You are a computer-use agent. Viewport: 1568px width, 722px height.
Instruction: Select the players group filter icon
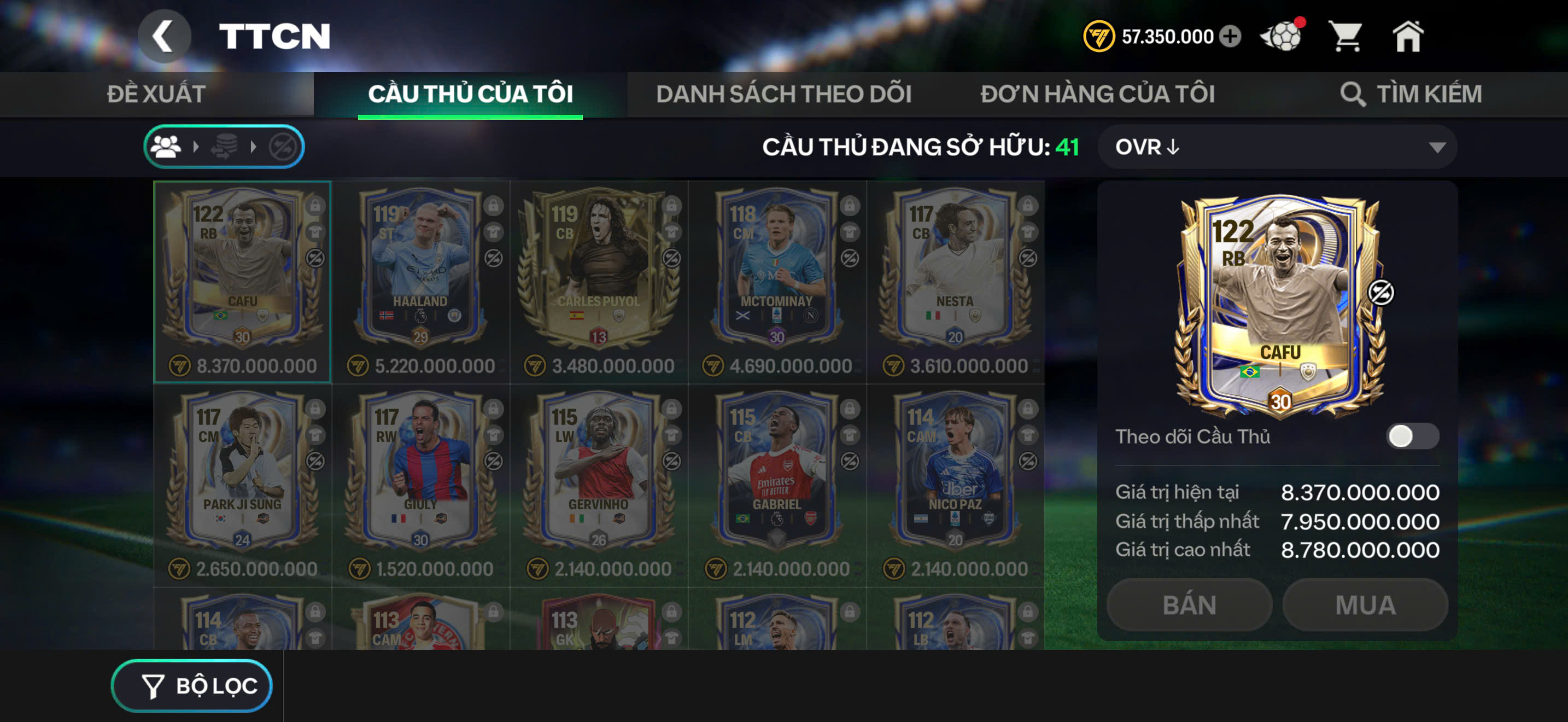pyautogui.click(x=166, y=147)
